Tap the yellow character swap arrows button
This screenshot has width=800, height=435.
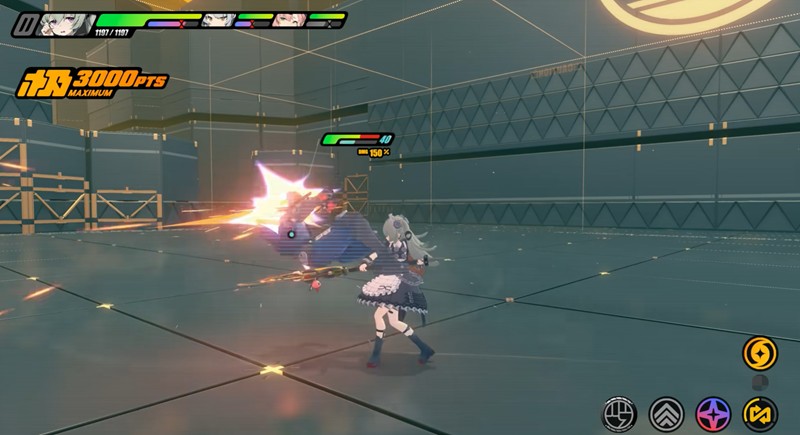click(x=758, y=412)
